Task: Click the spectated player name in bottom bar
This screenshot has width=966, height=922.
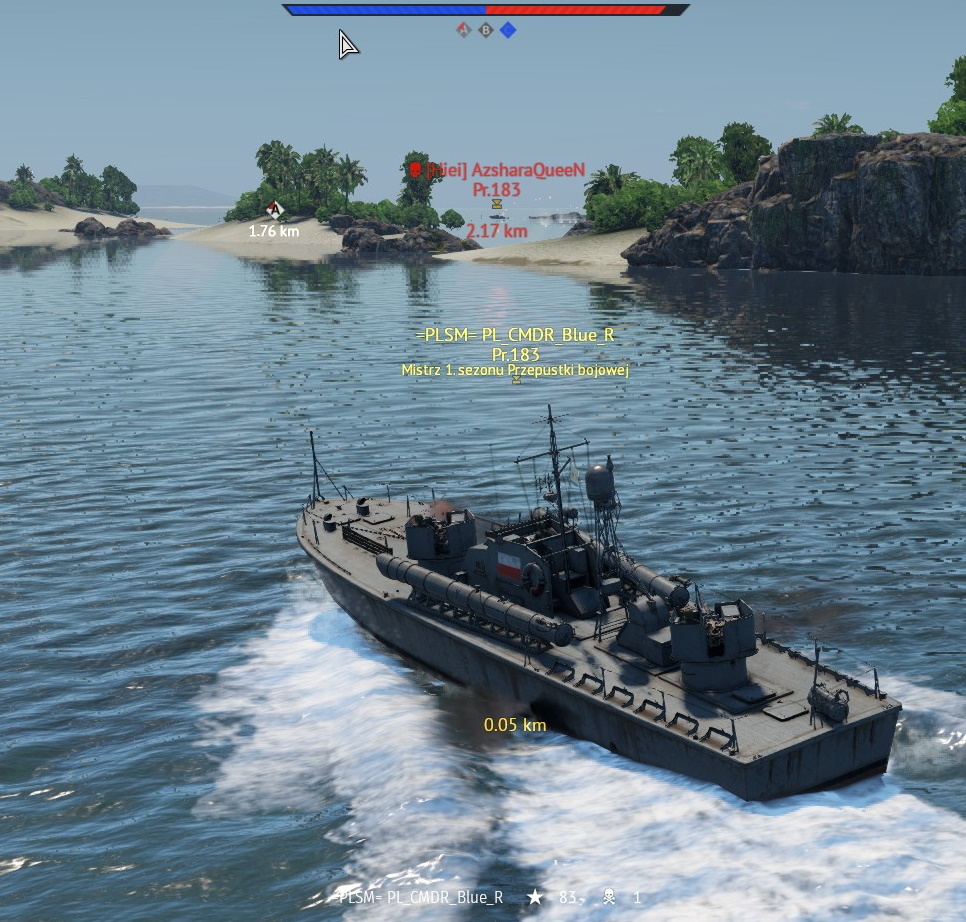Action: 421,897
